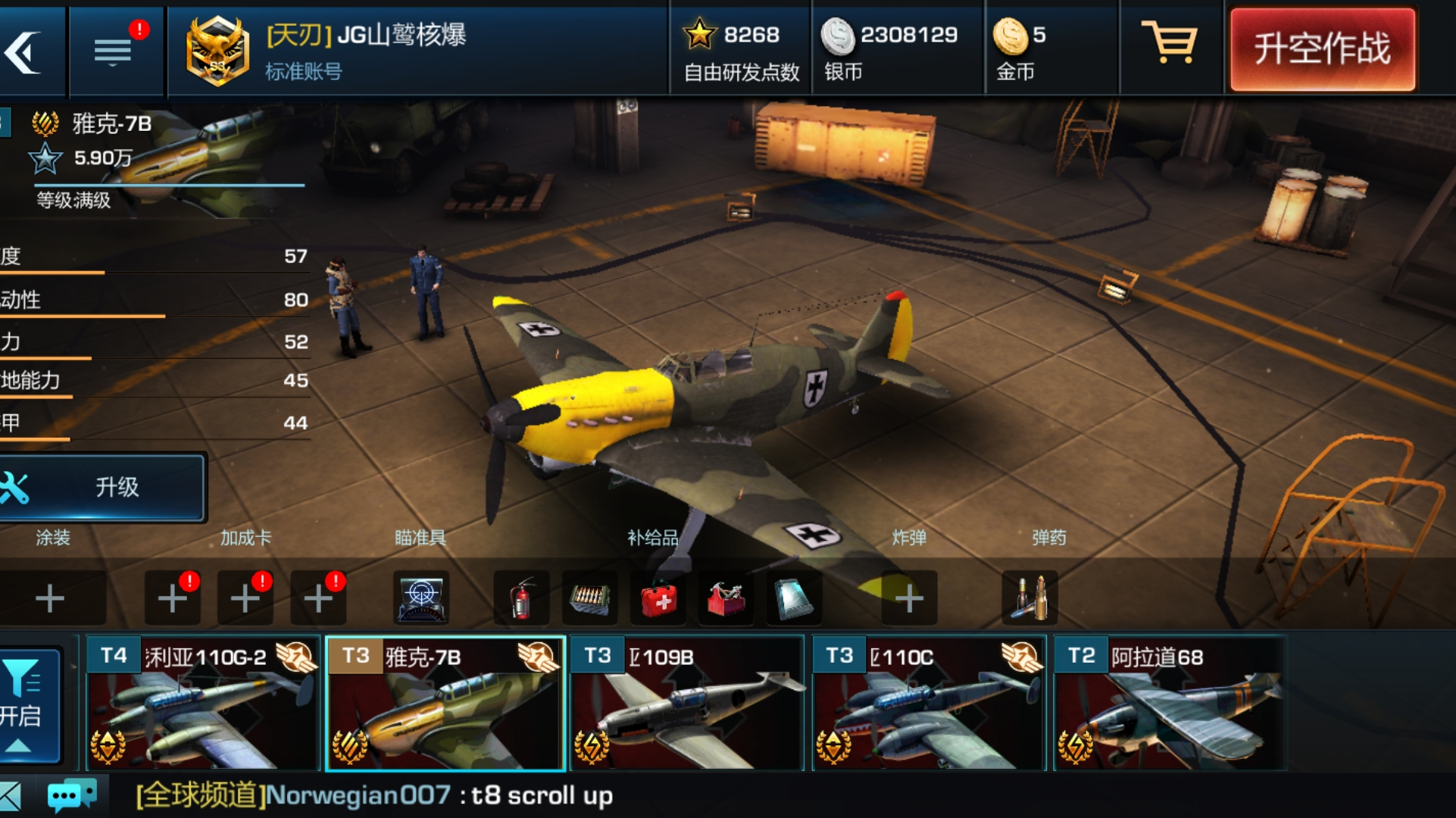
Task: Add a paint scheme in 涂装 slot
Action: (x=50, y=599)
